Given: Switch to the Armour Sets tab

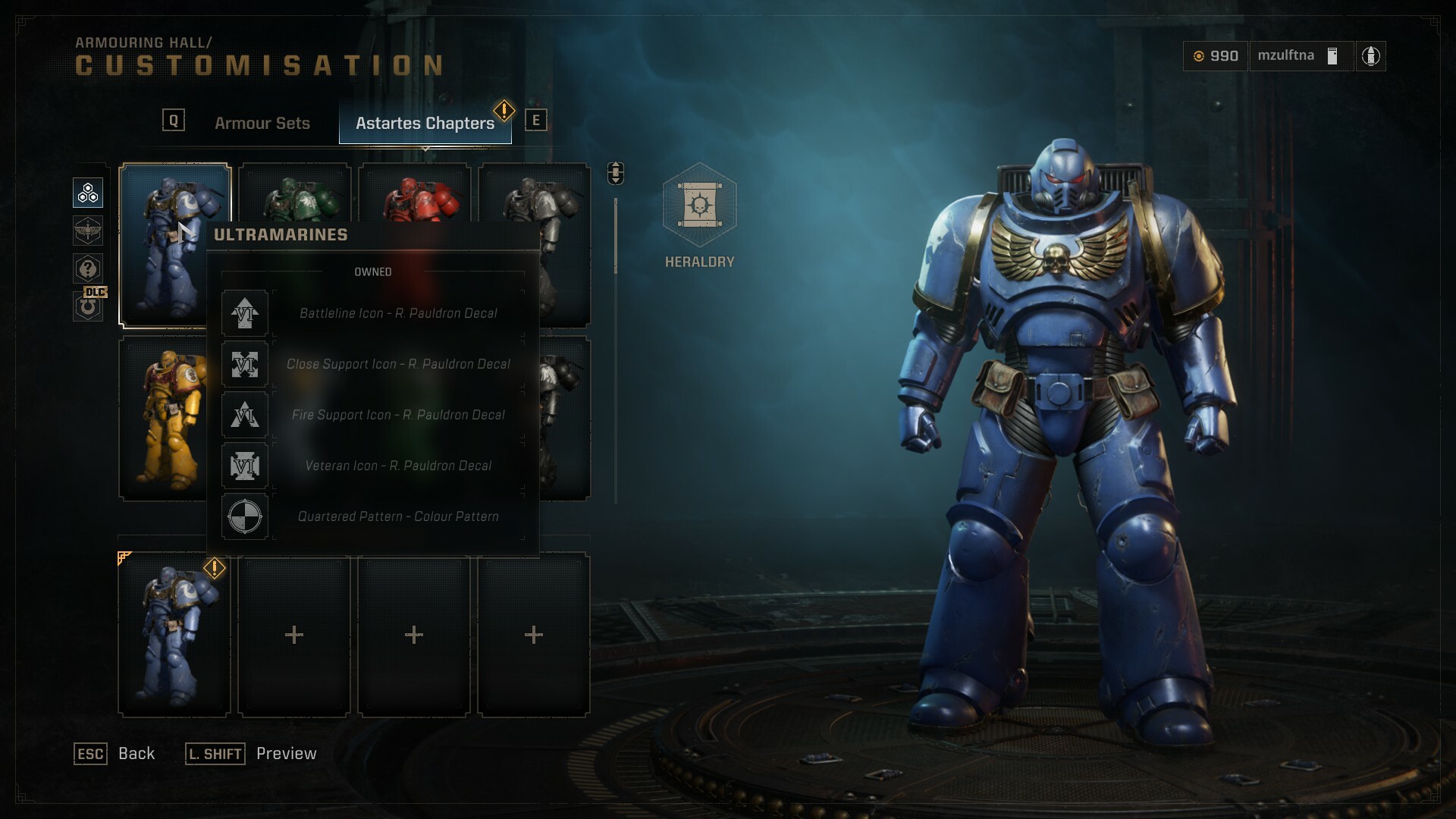Looking at the screenshot, I should 262,122.
